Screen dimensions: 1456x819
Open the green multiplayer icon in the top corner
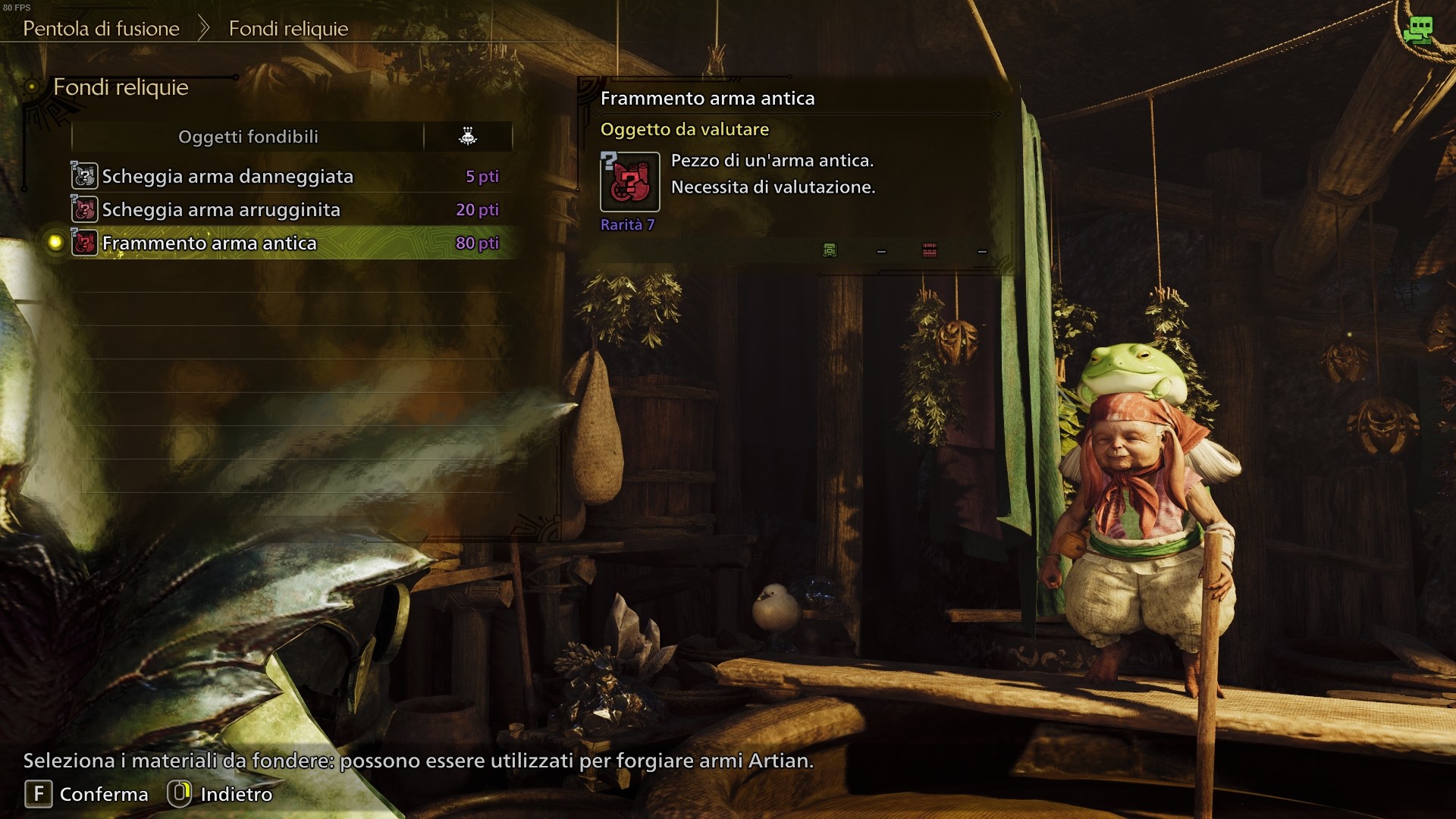click(1417, 30)
